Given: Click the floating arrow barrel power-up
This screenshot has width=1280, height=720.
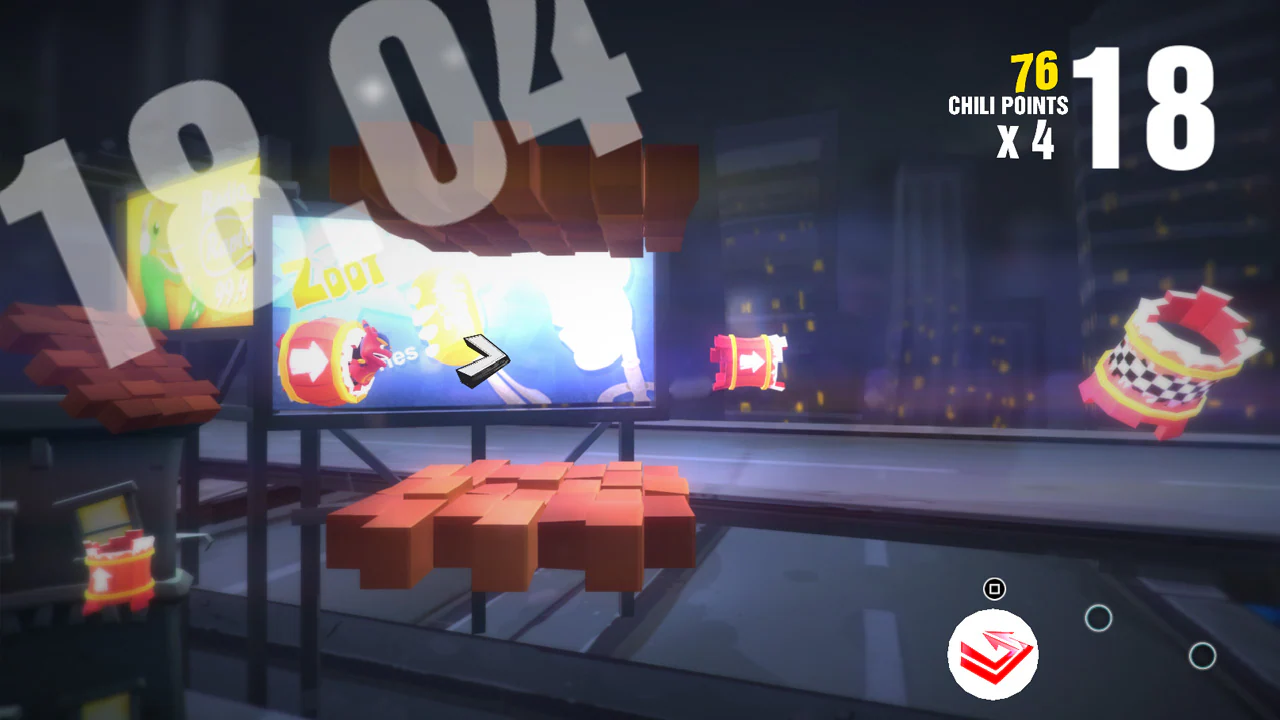Looking at the screenshot, I should [748, 363].
